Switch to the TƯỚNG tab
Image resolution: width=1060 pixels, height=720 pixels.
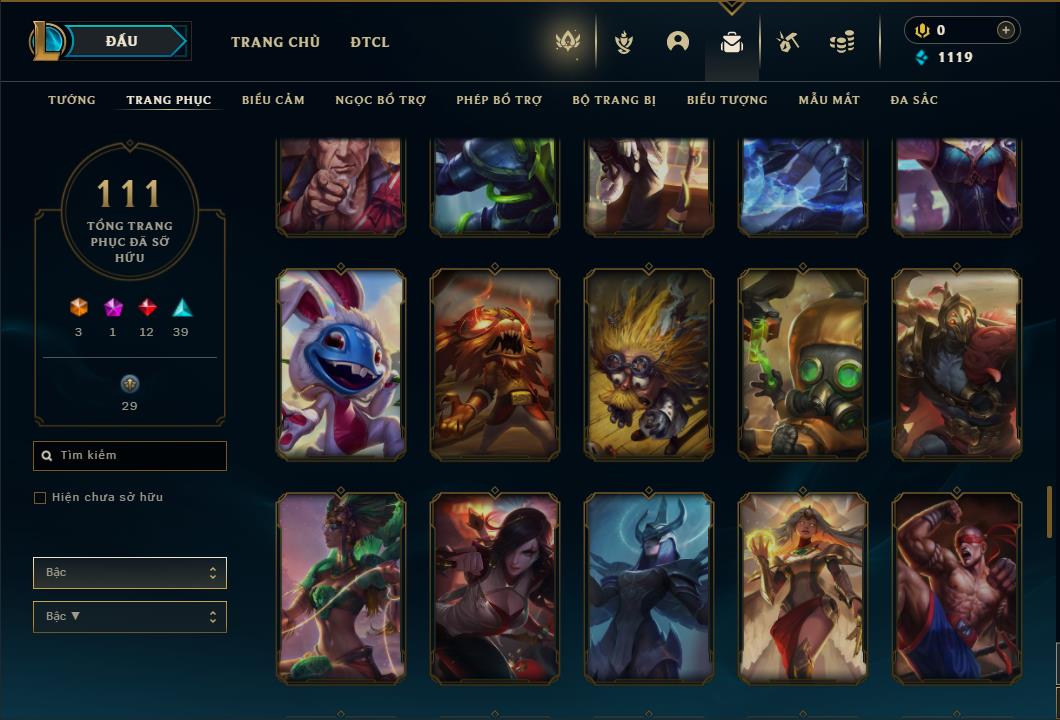click(x=72, y=100)
